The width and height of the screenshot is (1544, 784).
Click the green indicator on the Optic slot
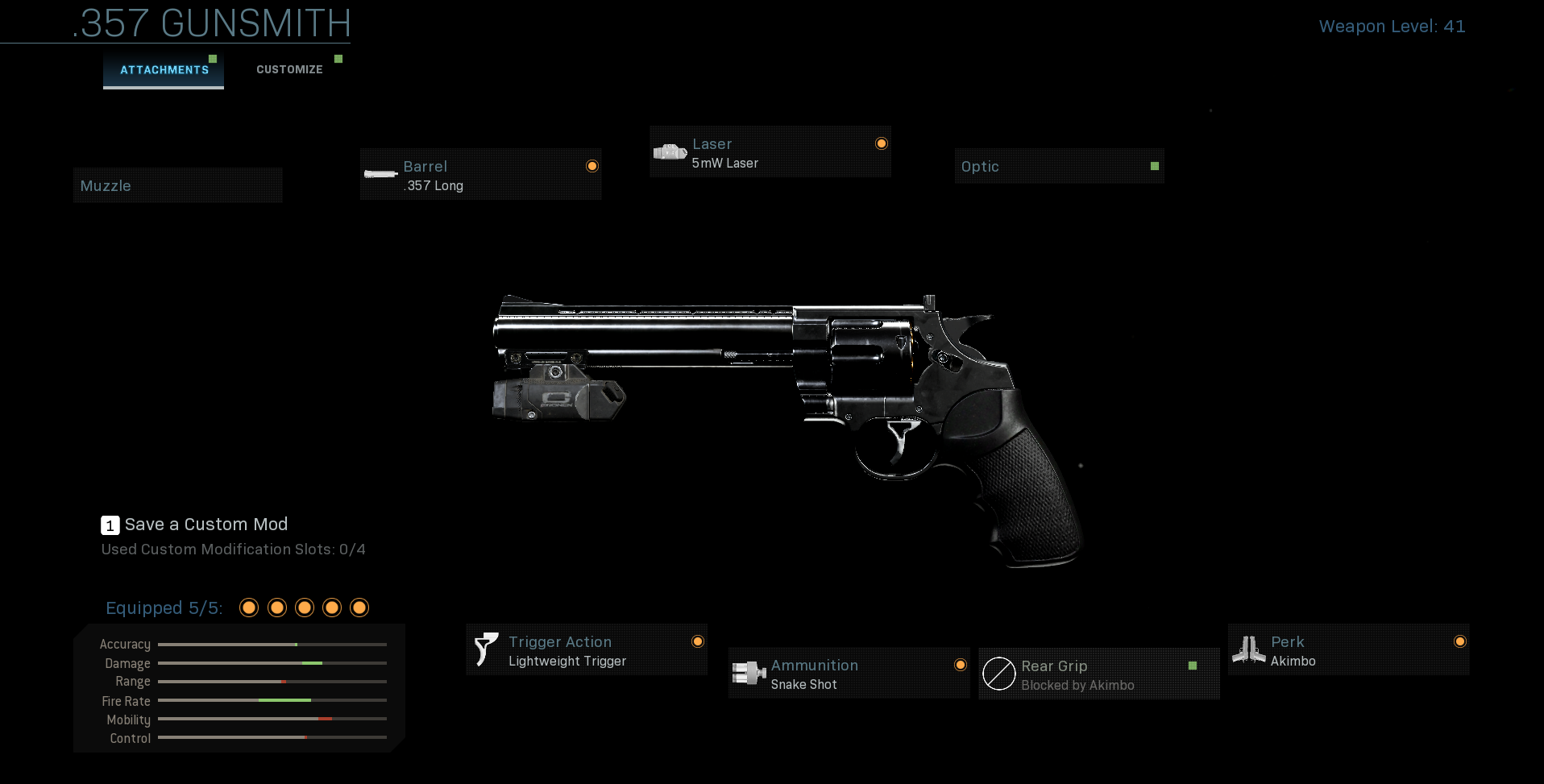pyautogui.click(x=1156, y=165)
